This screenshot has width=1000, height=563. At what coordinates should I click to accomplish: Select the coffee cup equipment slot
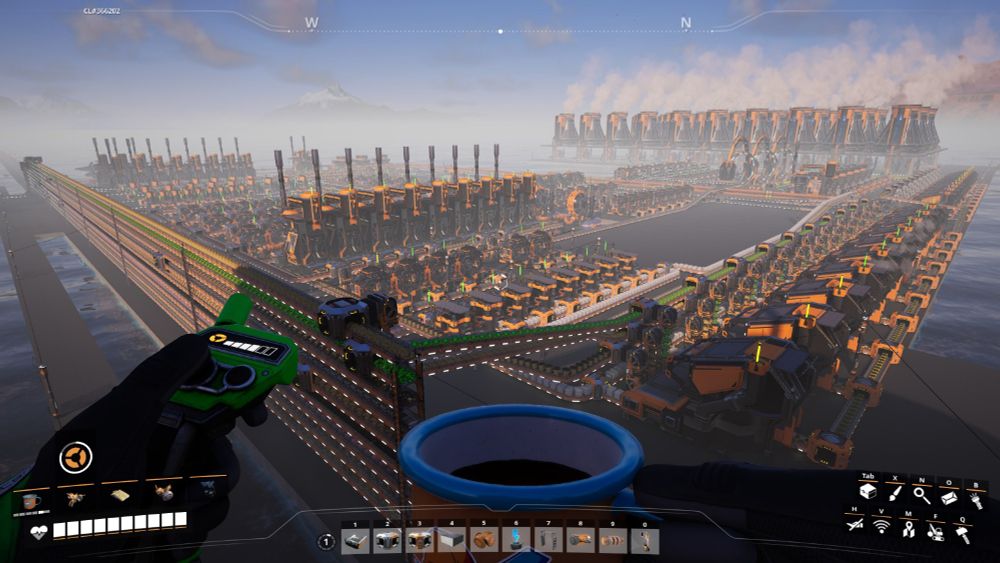pyautogui.click(x=31, y=500)
